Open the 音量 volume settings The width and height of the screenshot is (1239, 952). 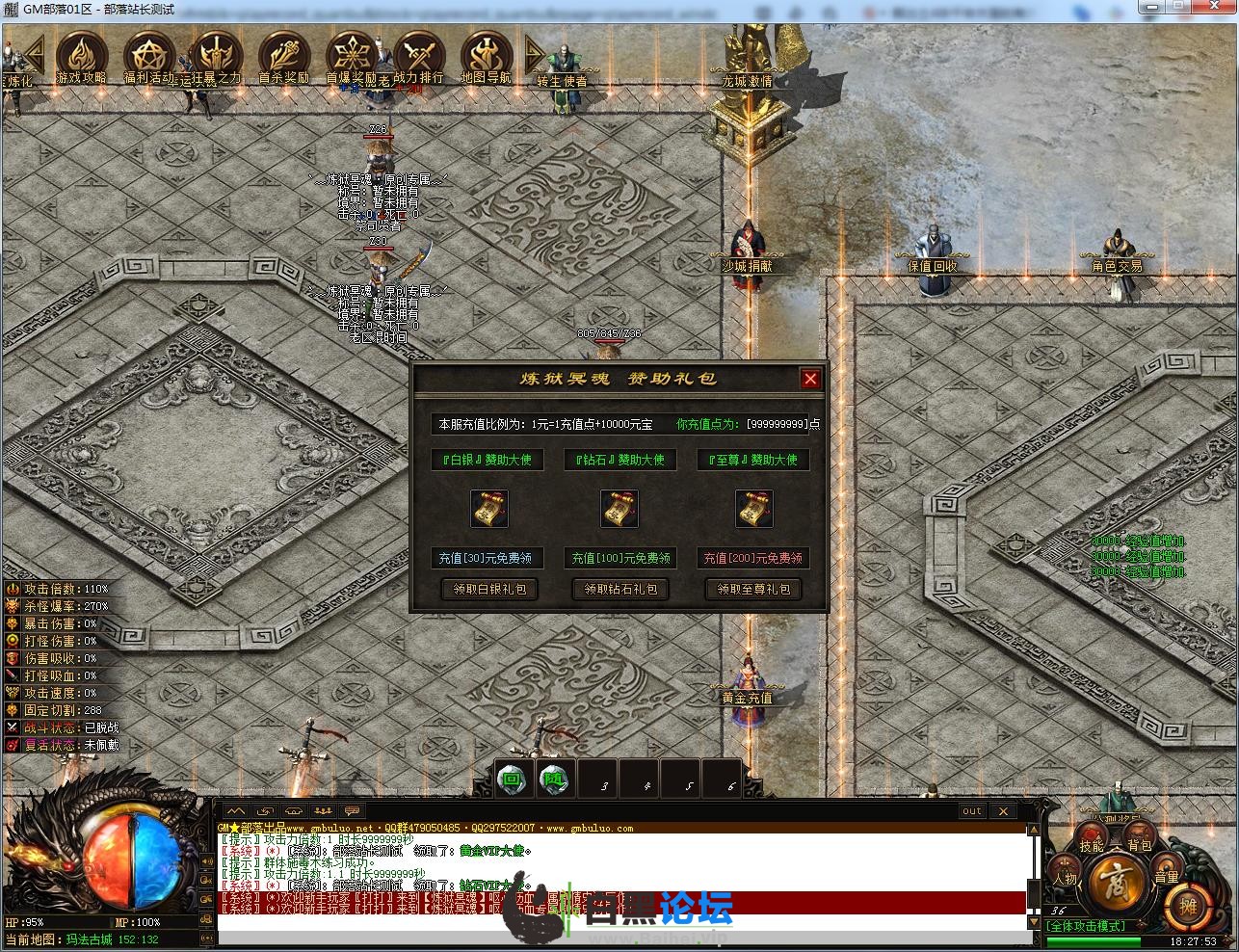coord(1167,876)
